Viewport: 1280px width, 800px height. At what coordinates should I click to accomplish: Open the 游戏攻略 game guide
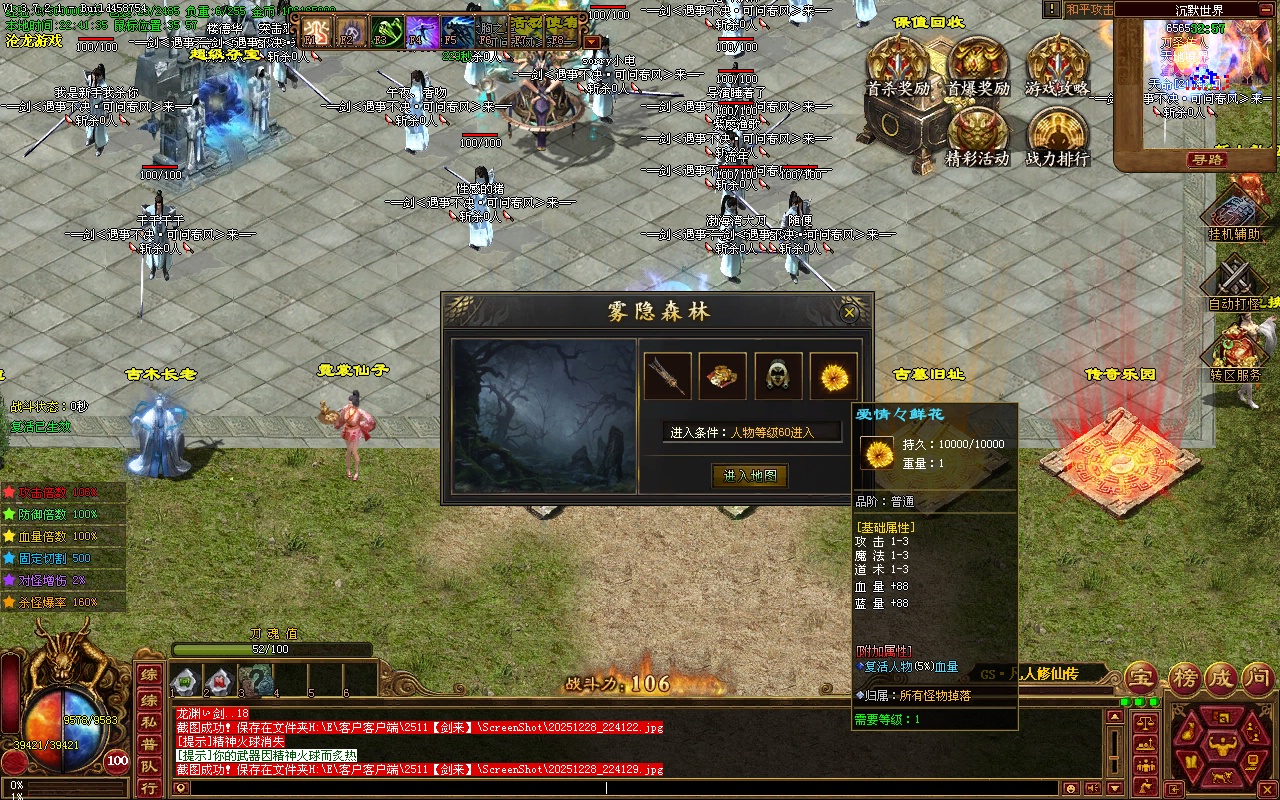[x=1057, y=66]
